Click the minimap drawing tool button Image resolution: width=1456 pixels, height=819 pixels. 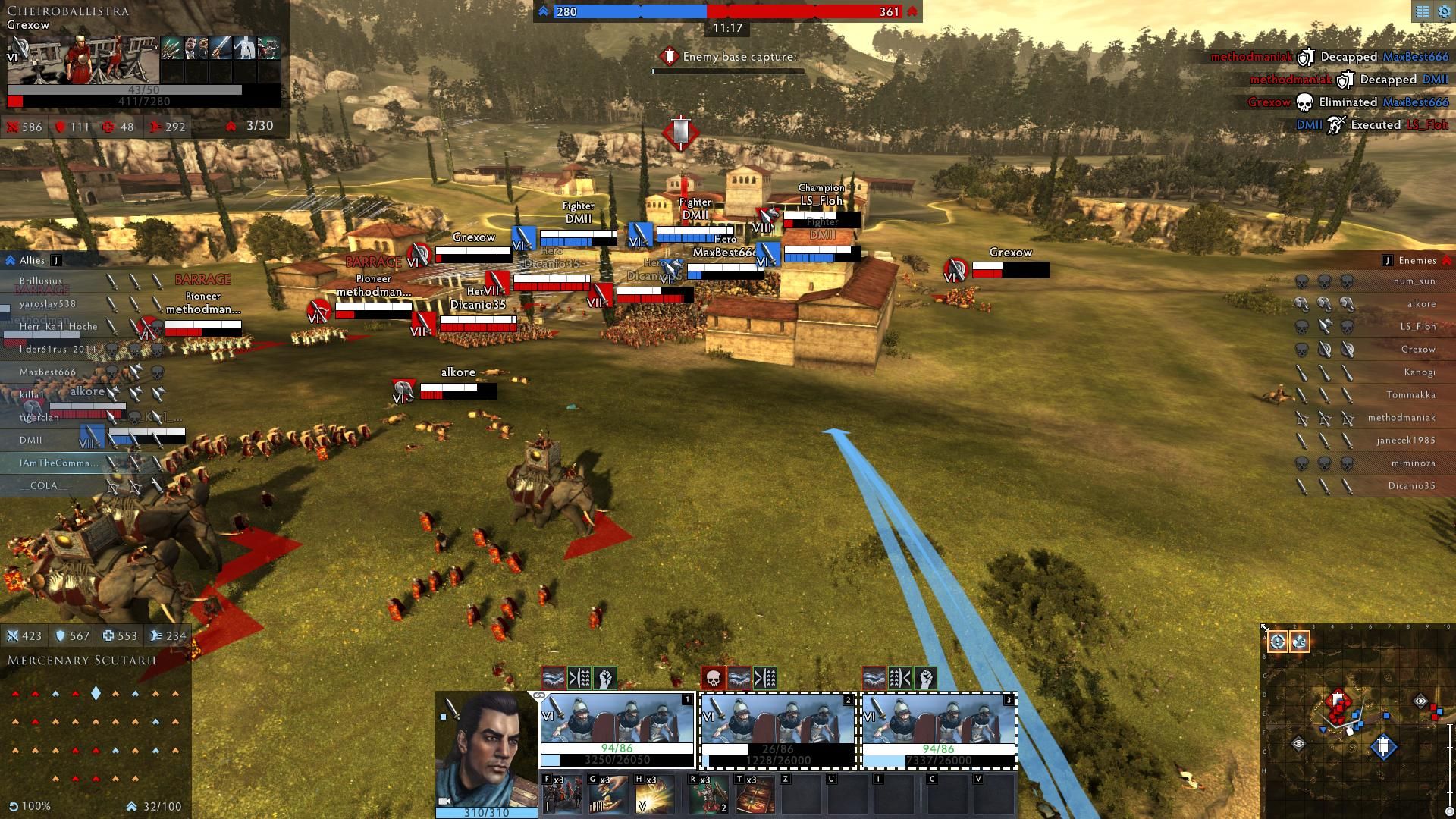tap(1299, 642)
